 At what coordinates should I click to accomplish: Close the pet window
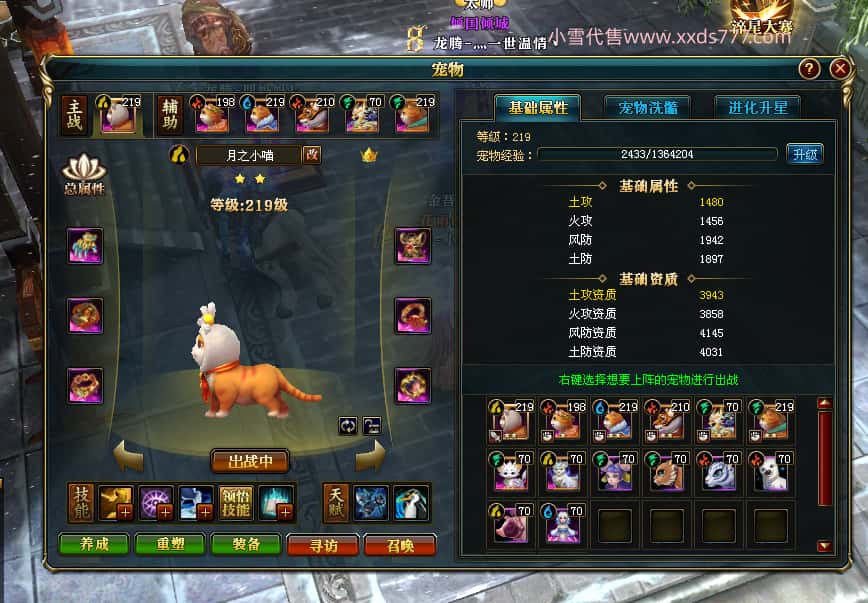(x=840, y=68)
